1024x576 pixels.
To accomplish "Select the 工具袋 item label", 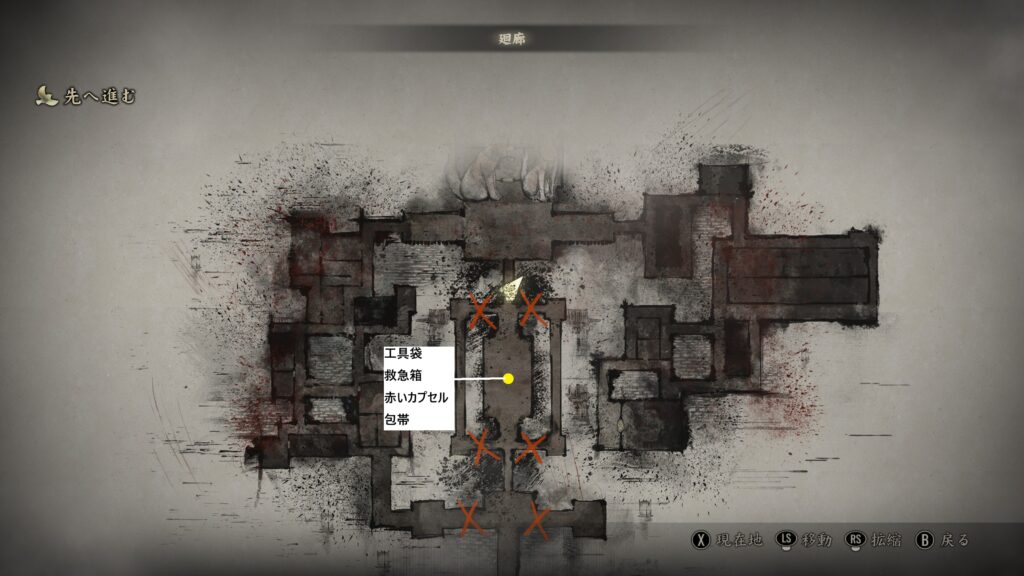I will (404, 354).
